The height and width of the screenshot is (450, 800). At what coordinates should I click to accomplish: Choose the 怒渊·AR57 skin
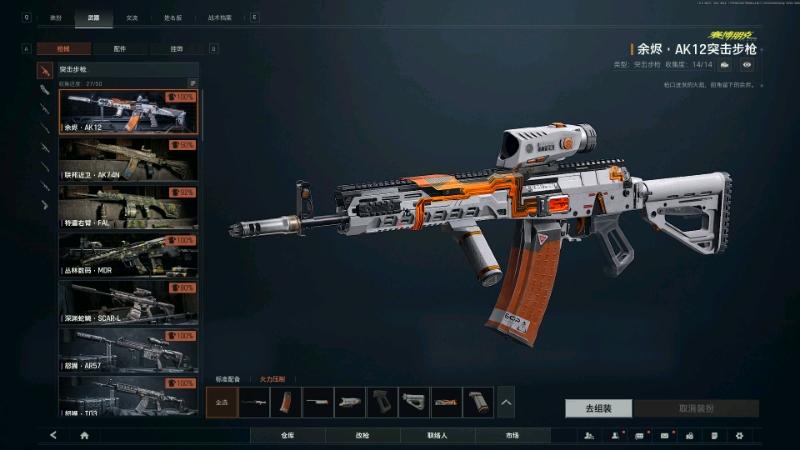(128, 350)
